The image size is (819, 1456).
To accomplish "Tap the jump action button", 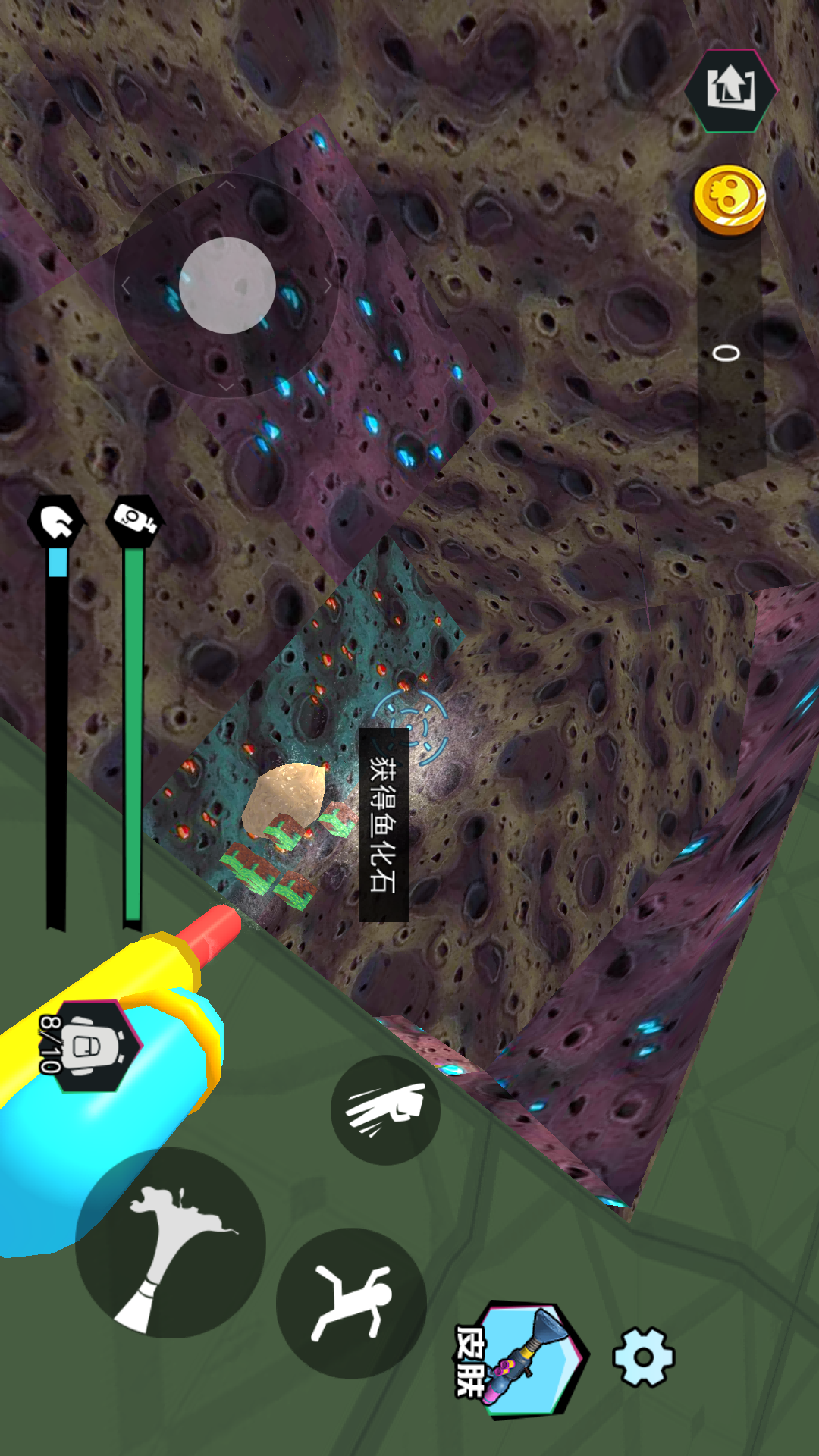I will pos(351,1303).
